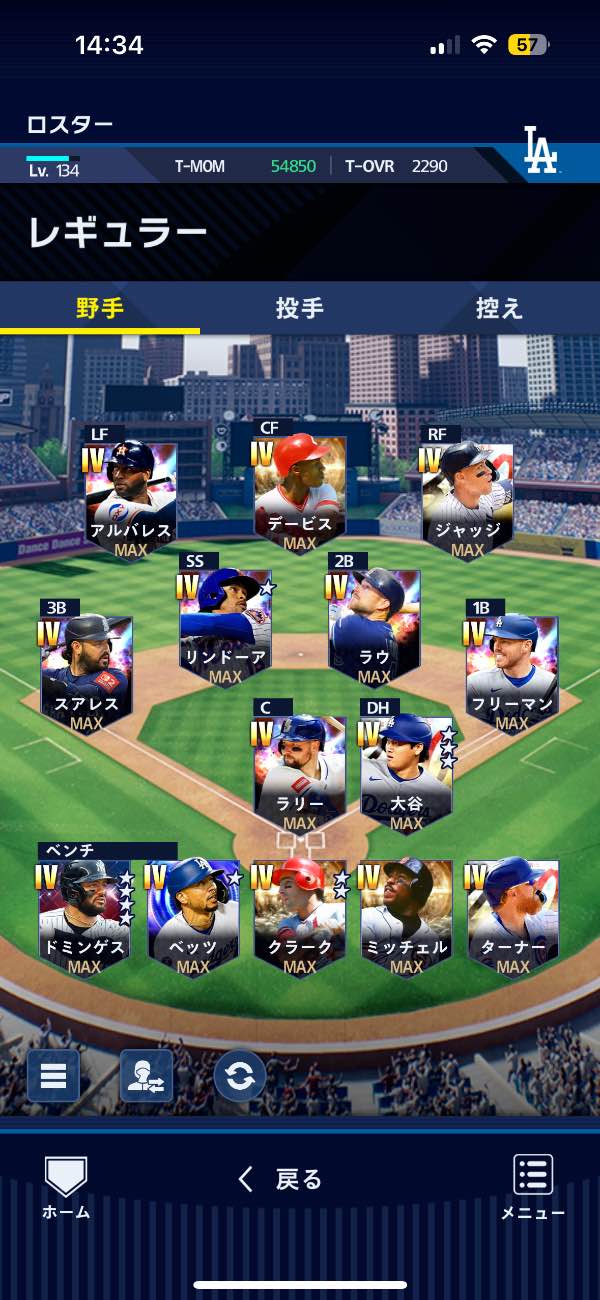600x1300 pixels.
Task: Click the player swap icon button
Action: click(146, 1076)
